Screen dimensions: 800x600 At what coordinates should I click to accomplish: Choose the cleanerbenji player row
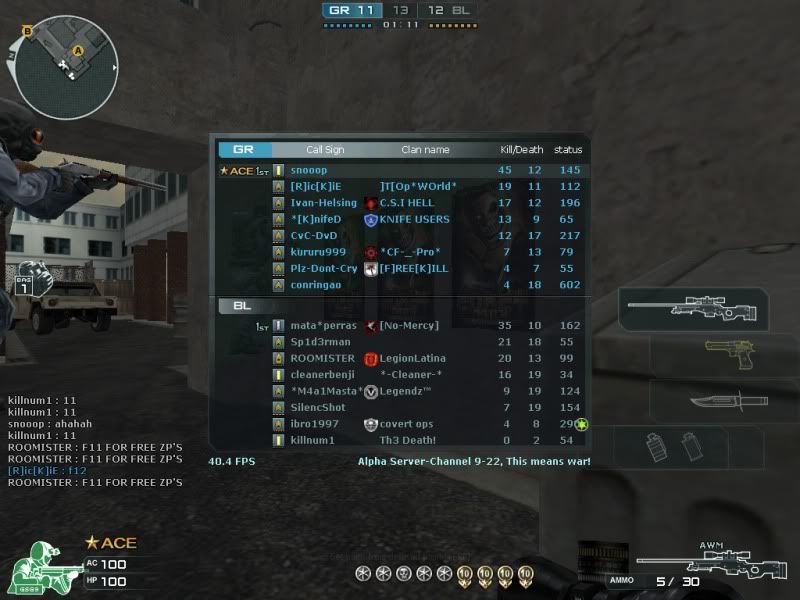coord(400,374)
